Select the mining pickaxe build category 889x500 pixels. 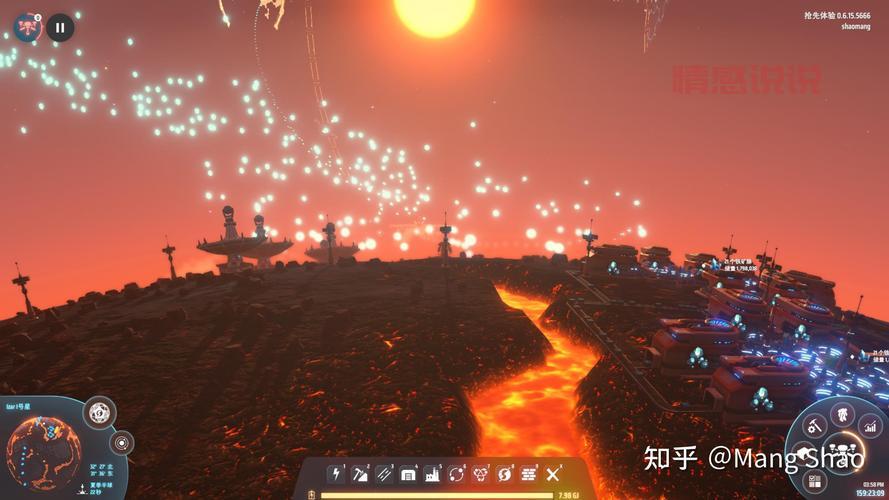click(x=360, y=474)
